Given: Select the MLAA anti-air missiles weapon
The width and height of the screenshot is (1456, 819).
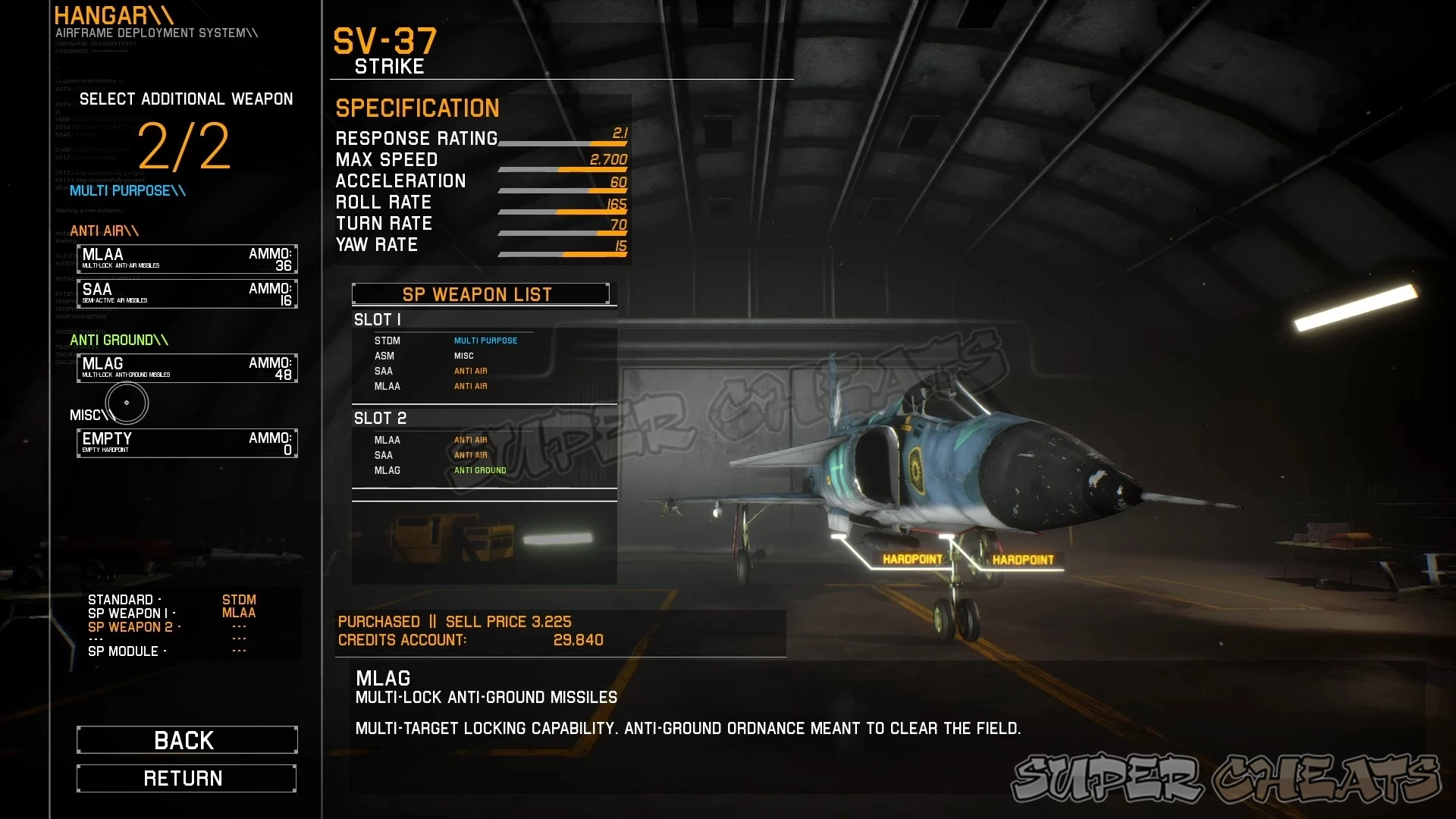Looking at the screenshot, I should click(187, 259).
